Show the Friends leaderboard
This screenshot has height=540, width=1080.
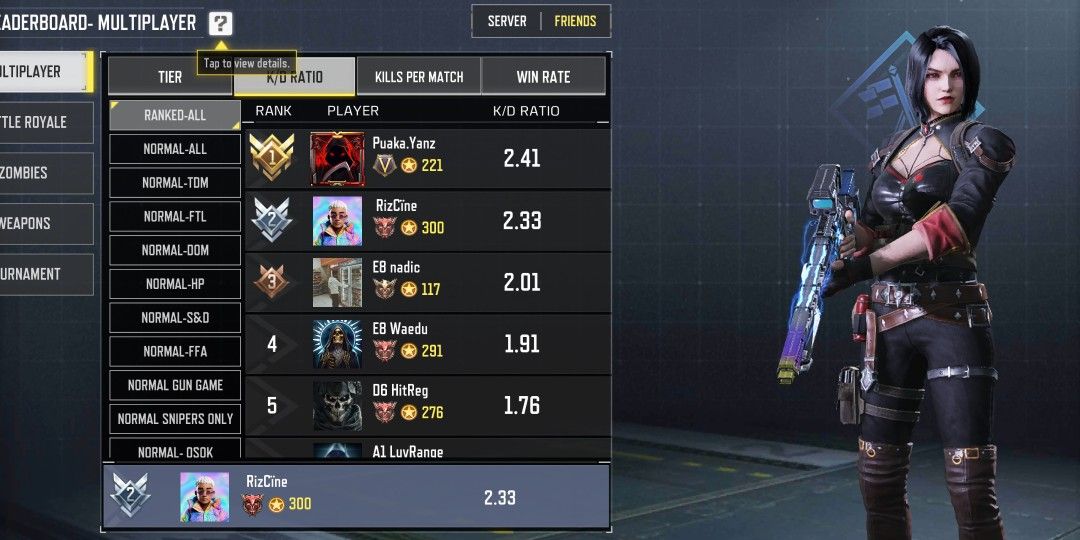[575, 21]
